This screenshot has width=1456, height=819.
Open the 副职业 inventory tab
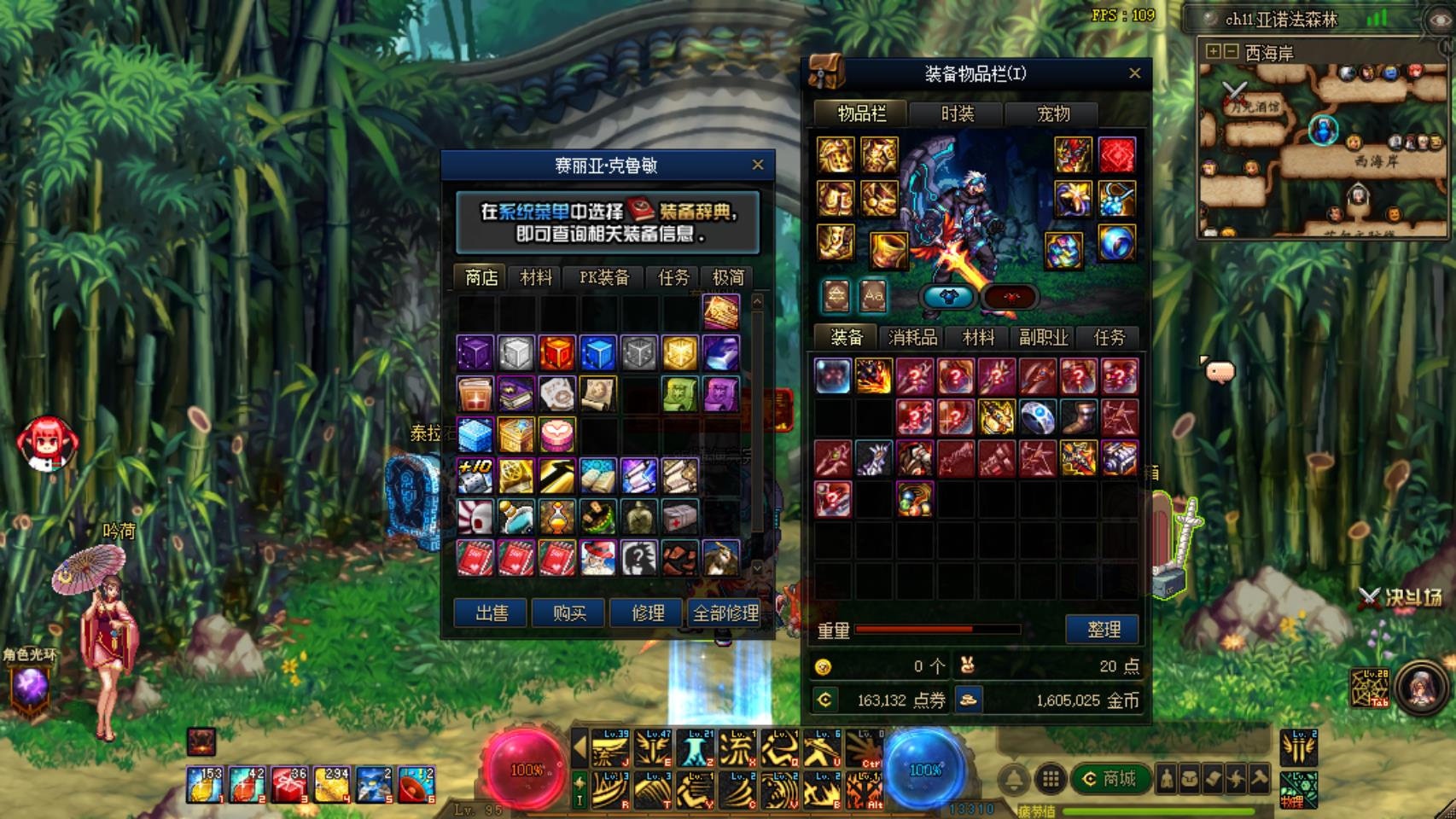1043,337
